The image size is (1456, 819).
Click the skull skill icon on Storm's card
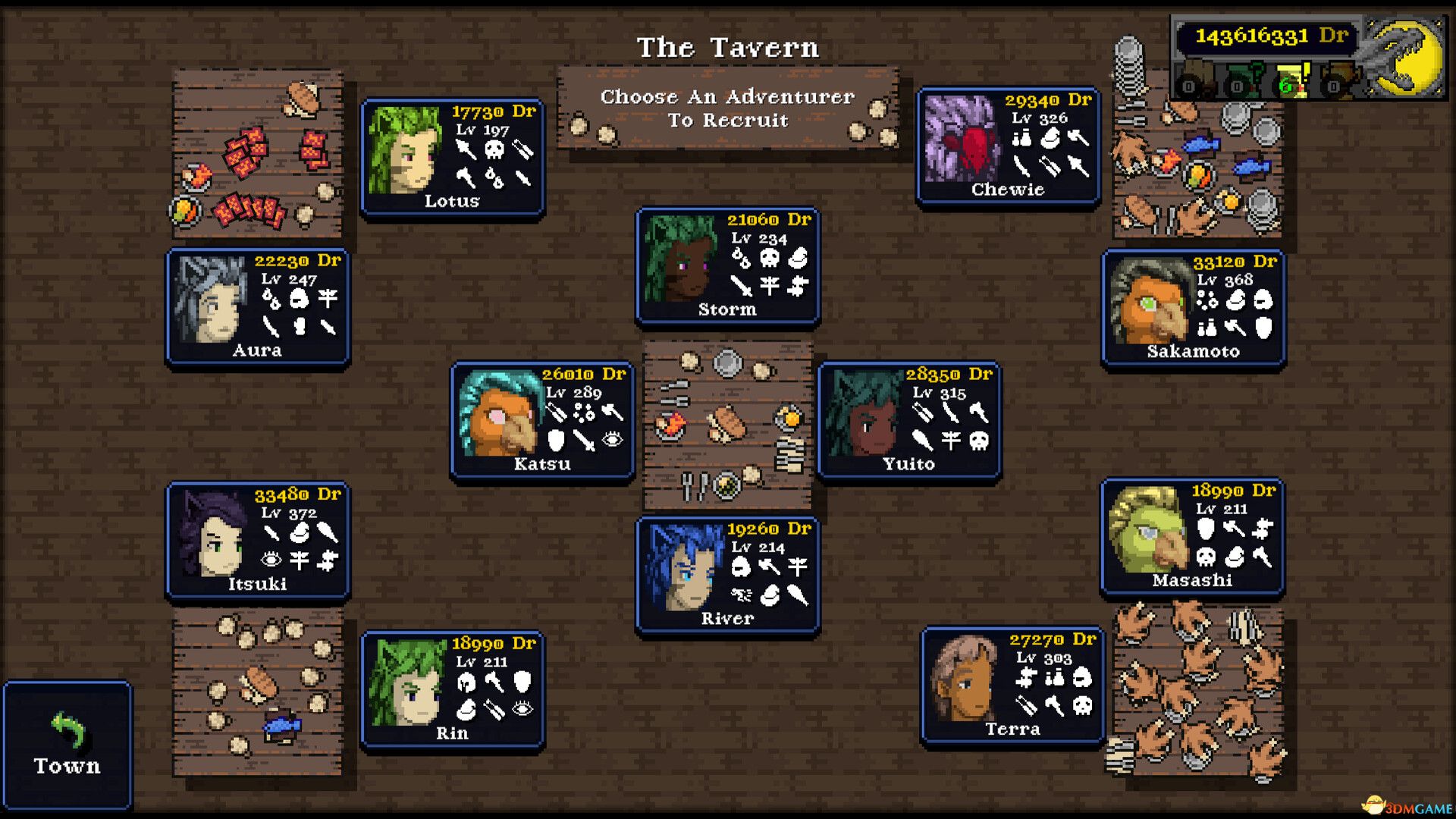tap(770, 259)
